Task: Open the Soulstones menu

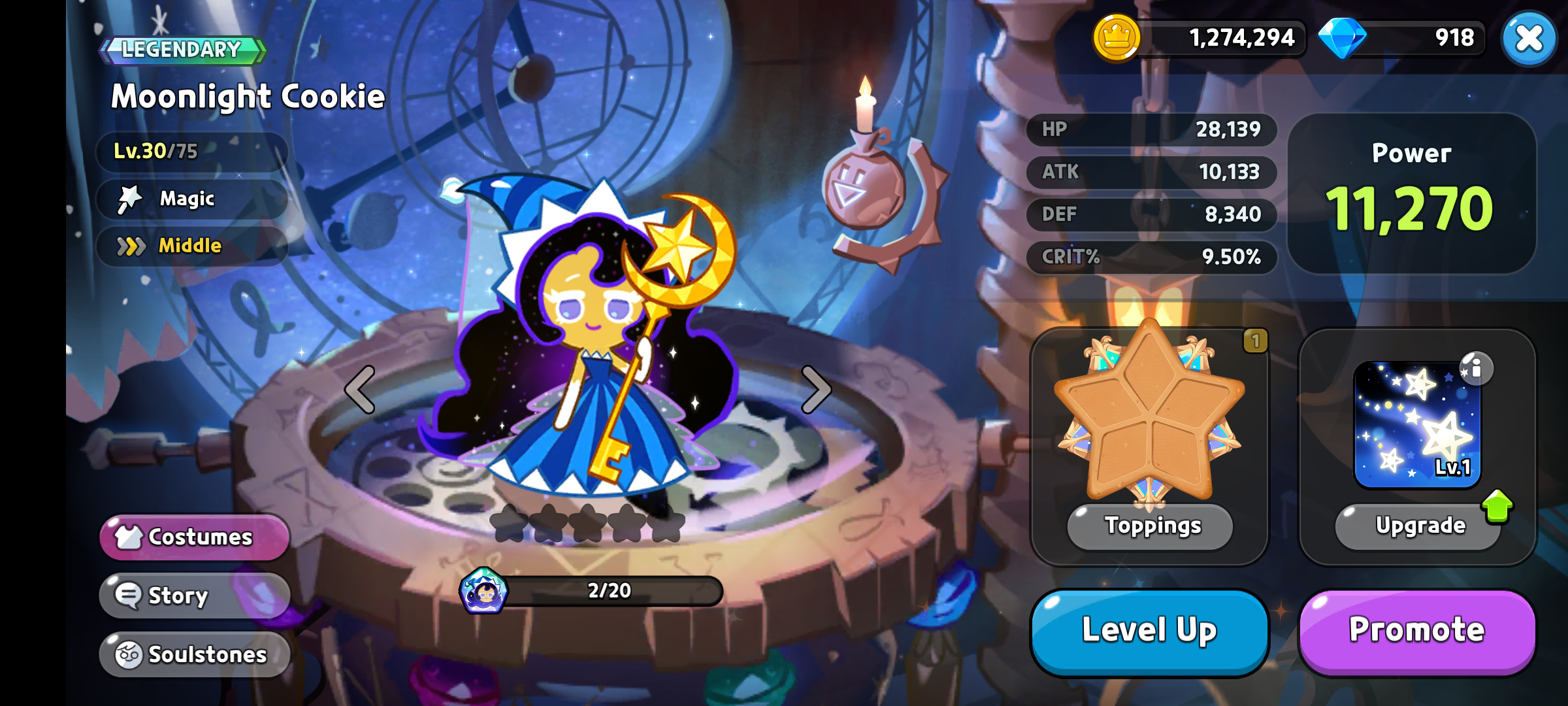Action: 194,654
